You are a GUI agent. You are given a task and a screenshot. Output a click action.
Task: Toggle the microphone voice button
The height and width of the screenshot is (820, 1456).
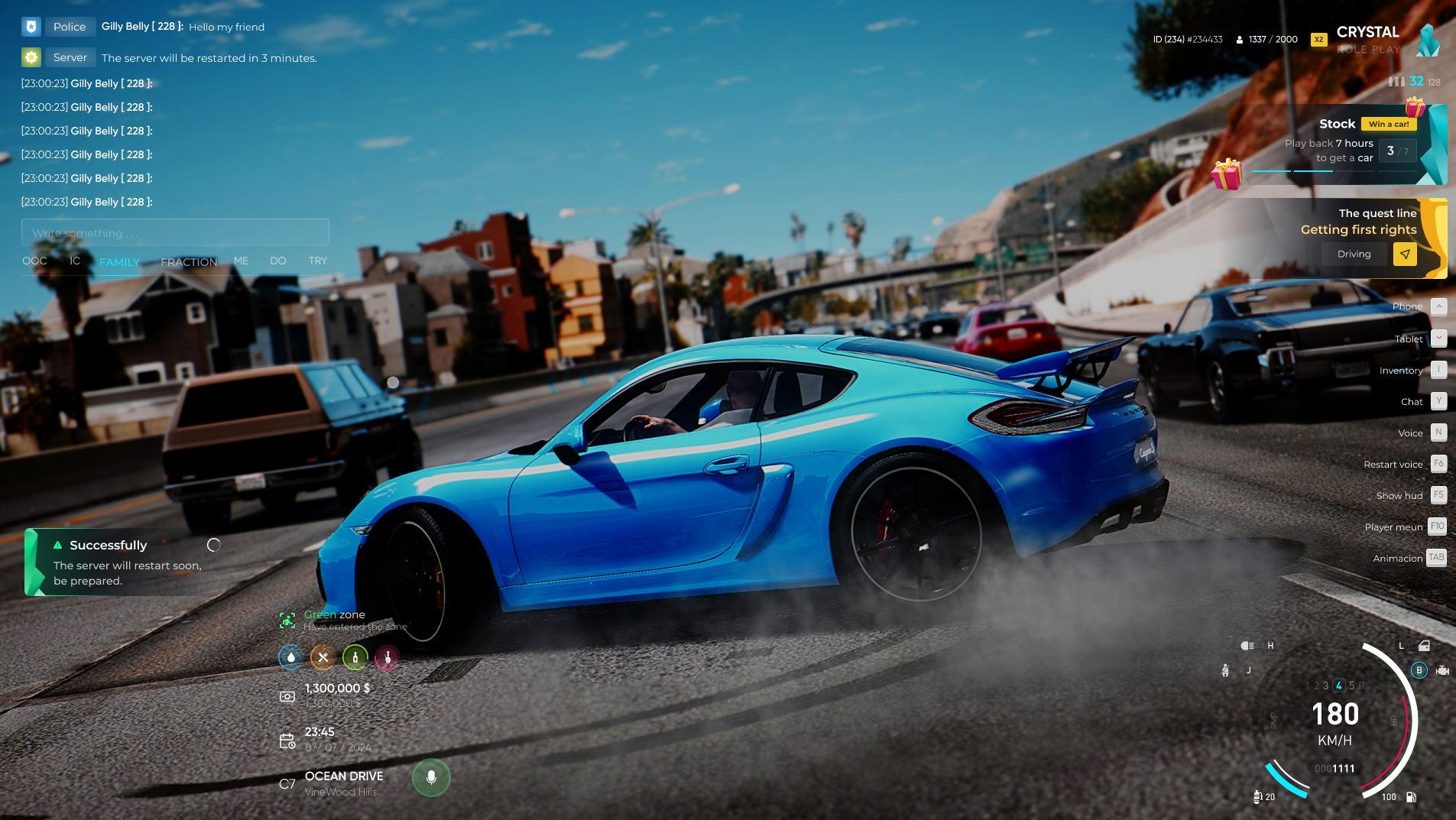pyautogui.click(x=431, y=778)
